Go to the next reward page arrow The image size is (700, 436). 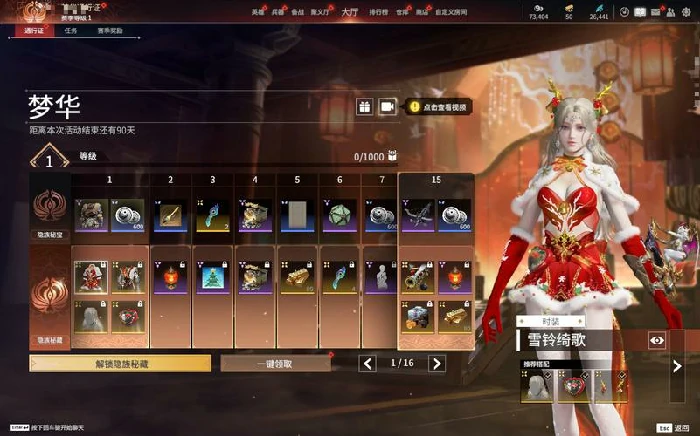point(436,364)
